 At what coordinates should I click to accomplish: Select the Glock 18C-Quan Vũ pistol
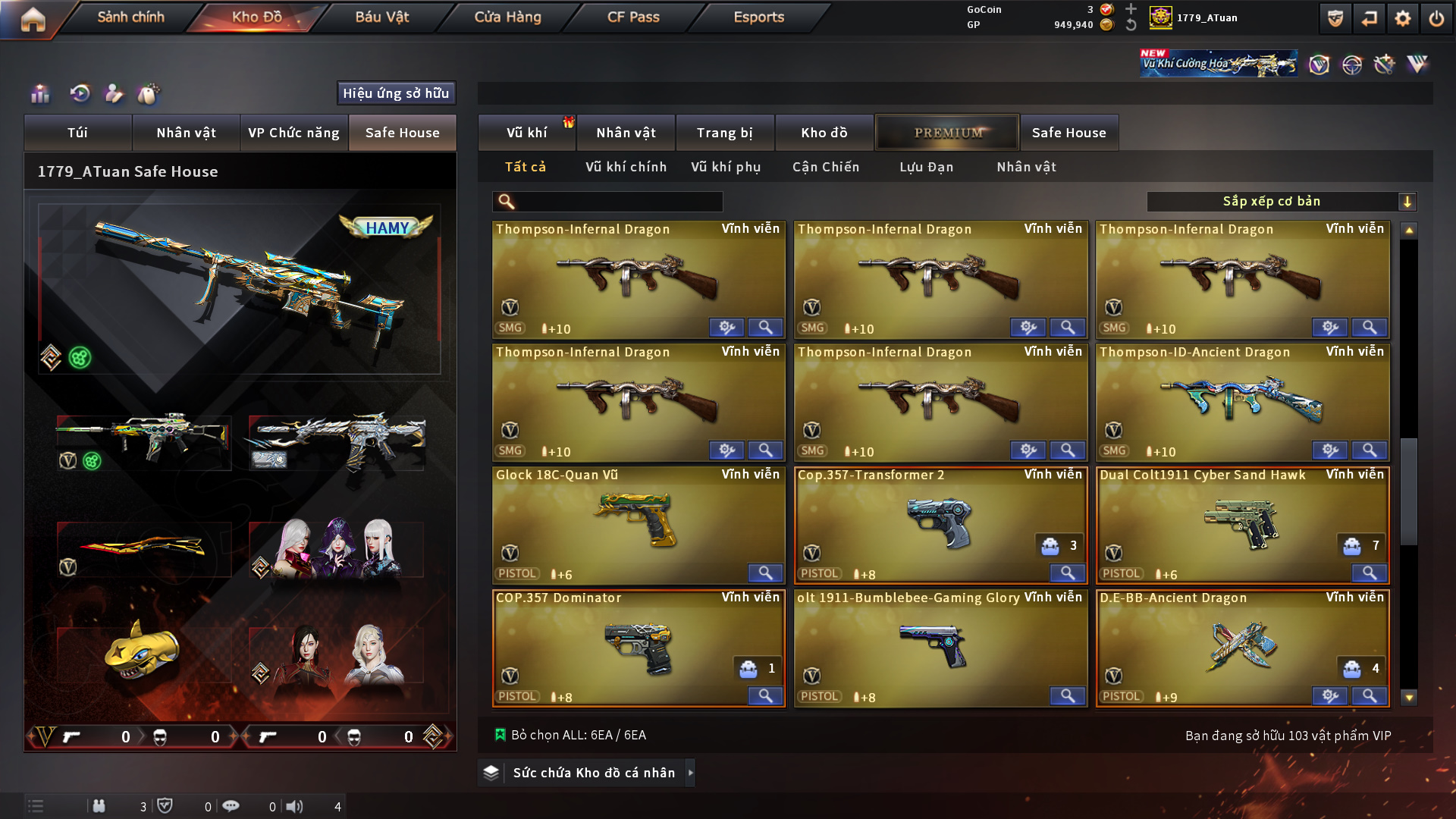(638, 523)
